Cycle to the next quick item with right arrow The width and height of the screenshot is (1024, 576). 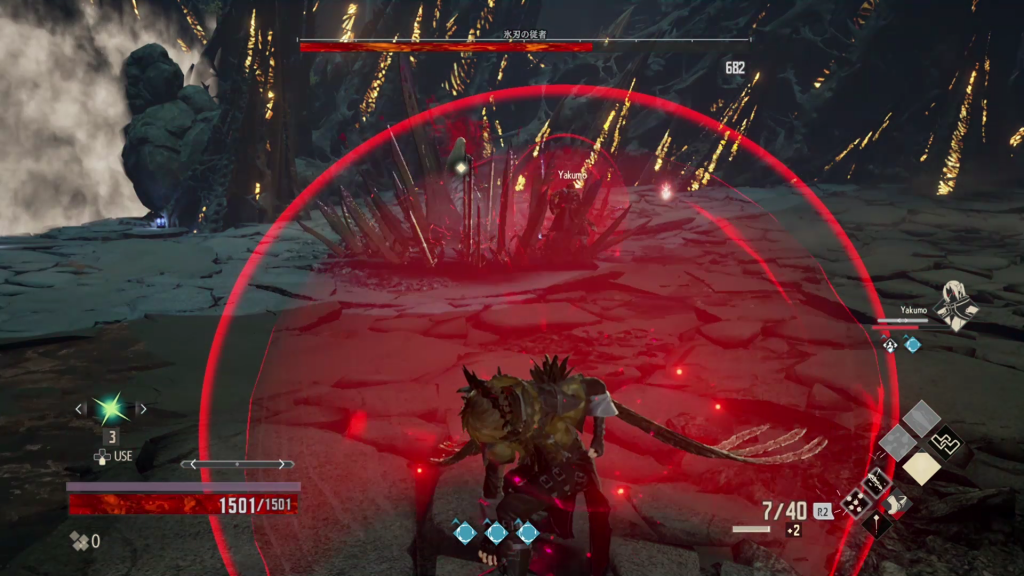141,409
